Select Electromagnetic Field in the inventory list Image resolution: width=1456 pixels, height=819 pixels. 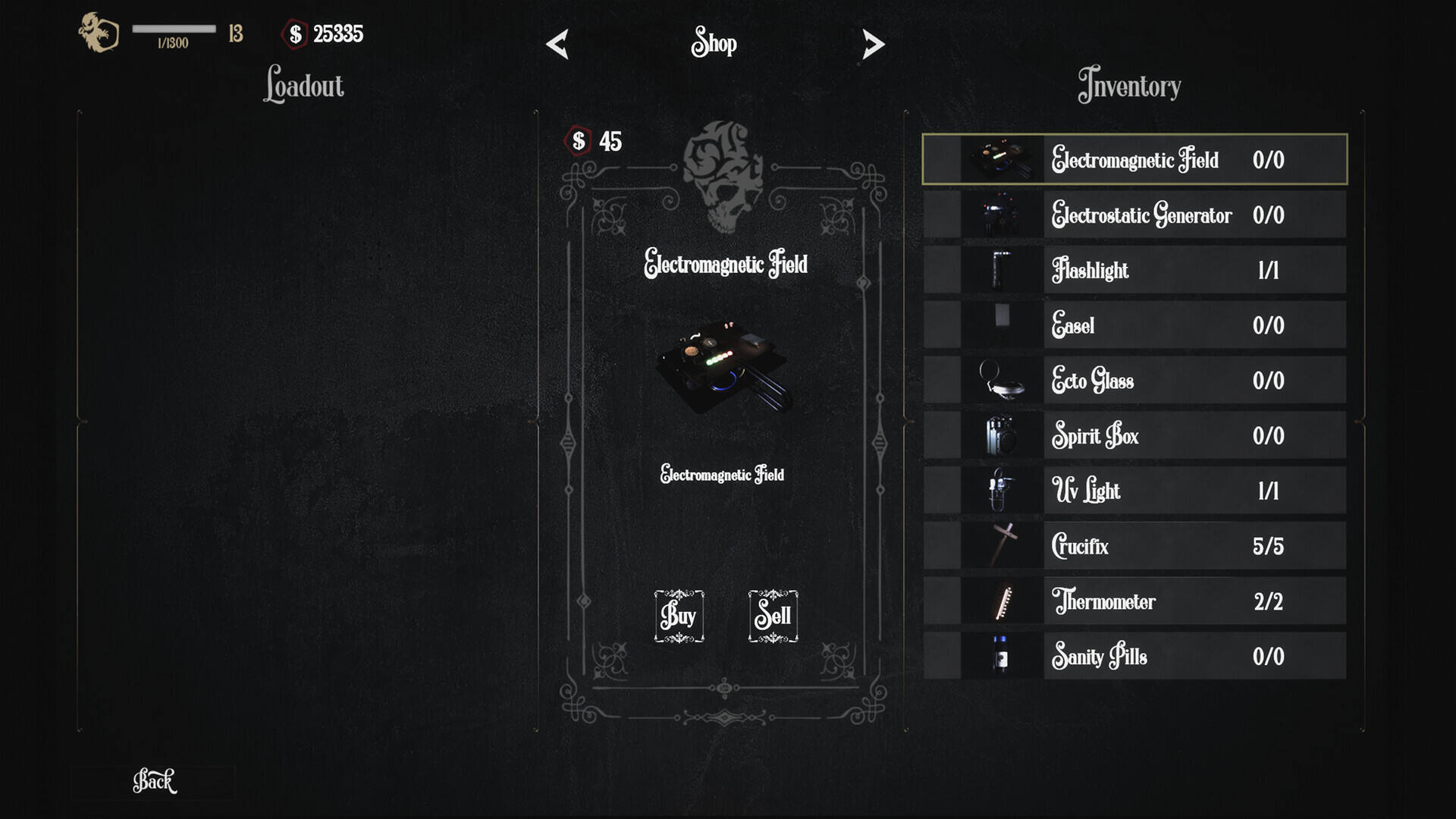coord(1134,160)
